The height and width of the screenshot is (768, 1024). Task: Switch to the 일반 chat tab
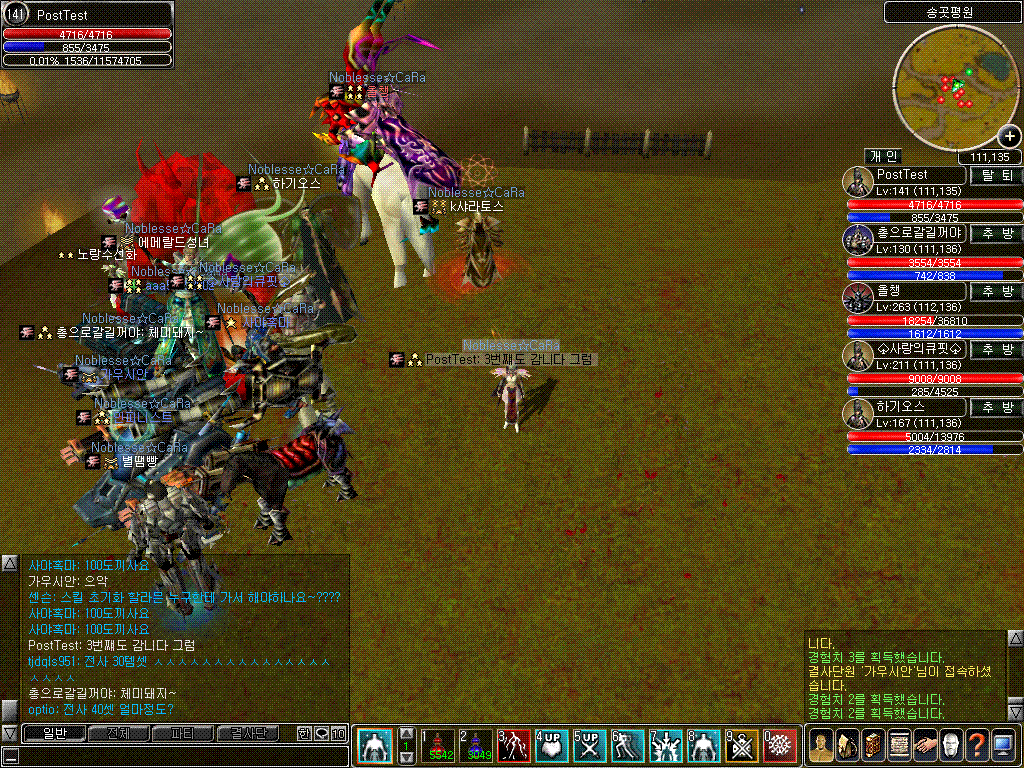[52, 733]
